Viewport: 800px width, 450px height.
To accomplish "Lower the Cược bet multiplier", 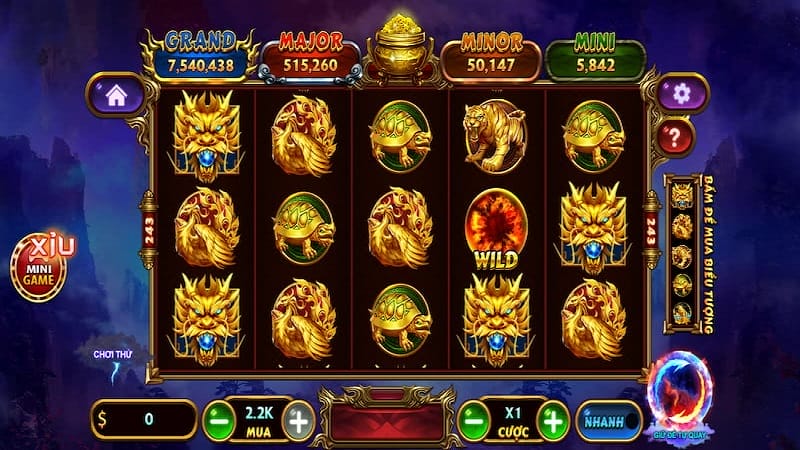I will point(474,419).
